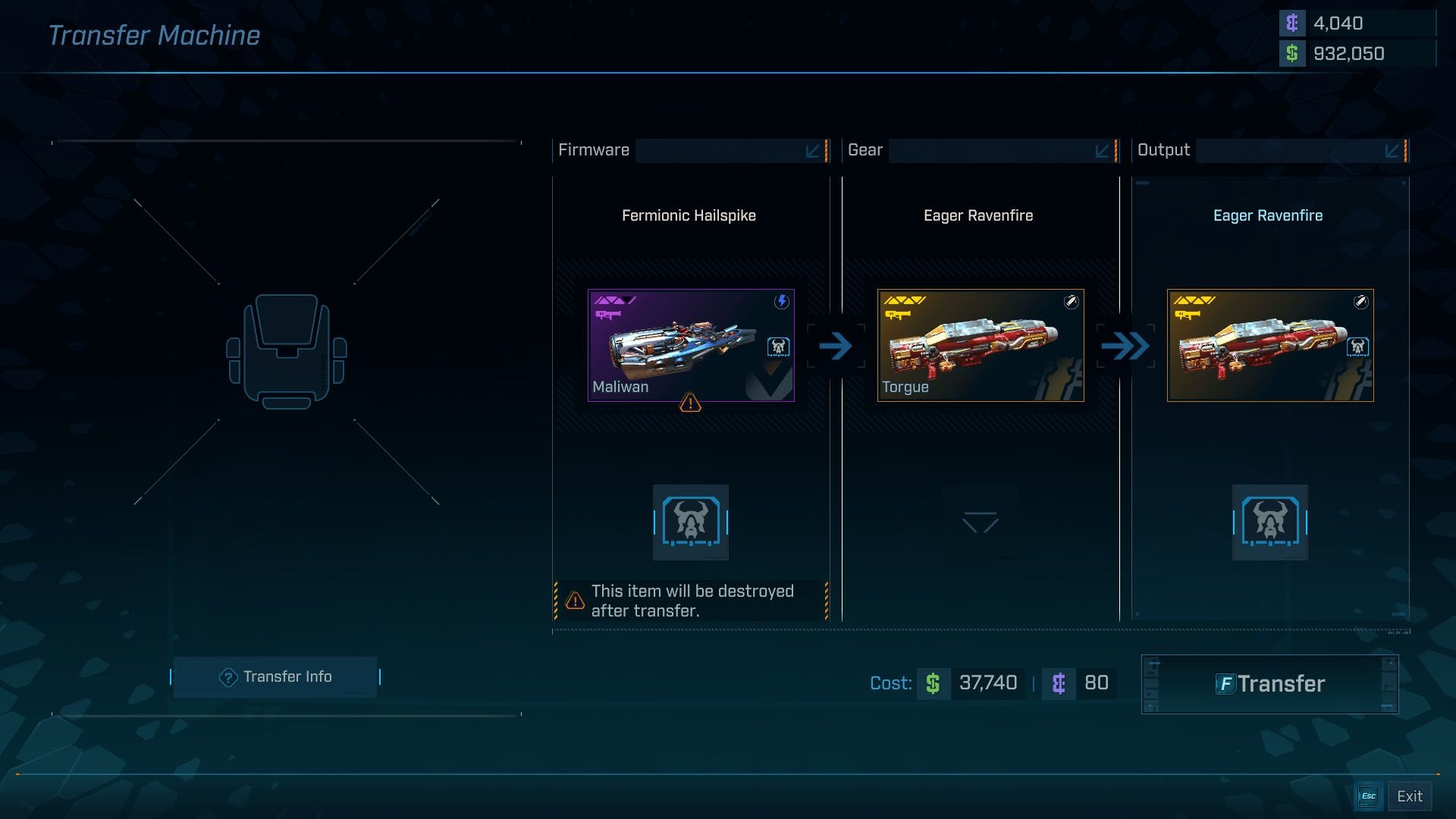Click the backpack placeholder preview
1456x819 pixels.
287,351
